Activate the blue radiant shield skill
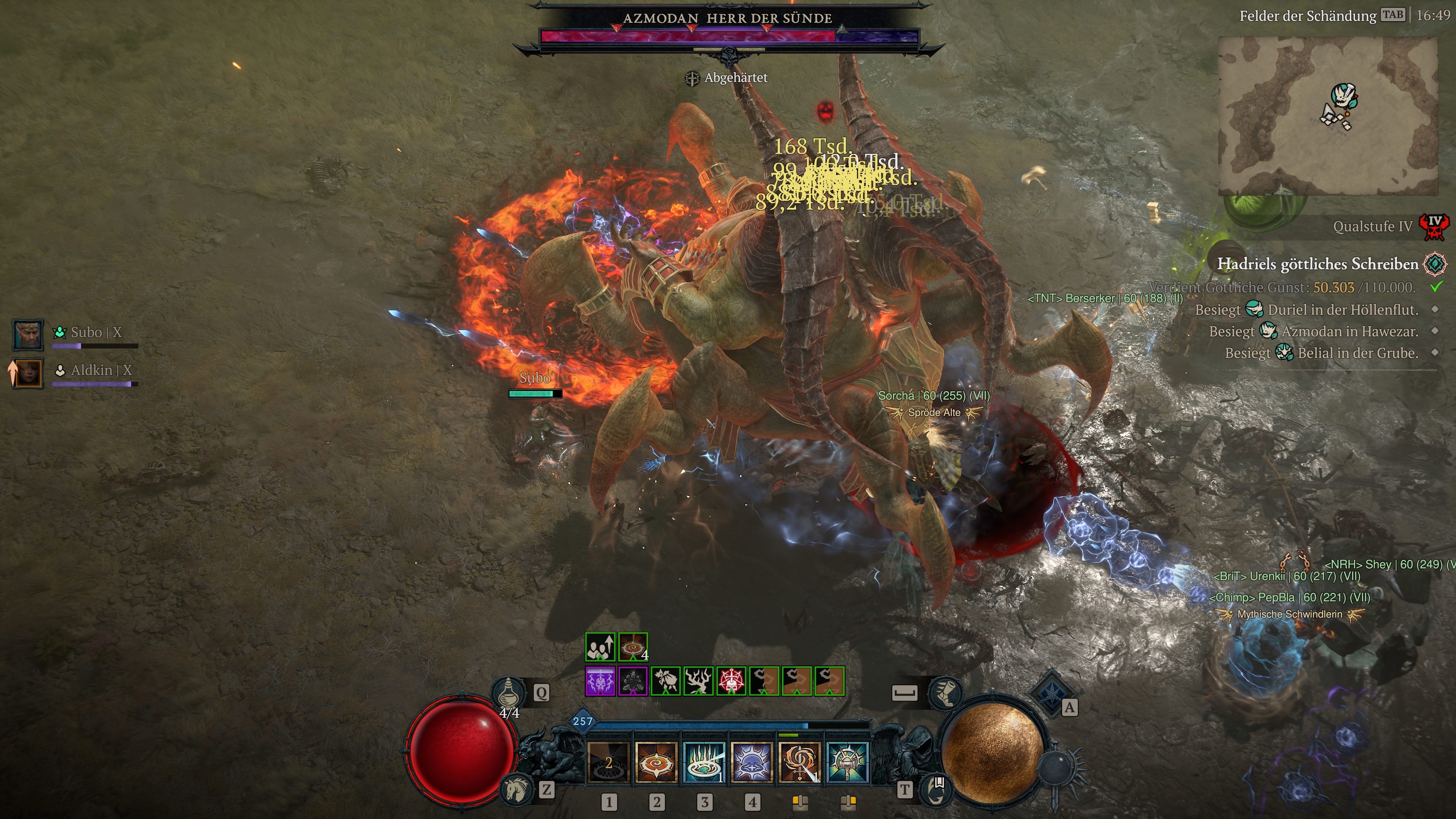 pos(752,763)
